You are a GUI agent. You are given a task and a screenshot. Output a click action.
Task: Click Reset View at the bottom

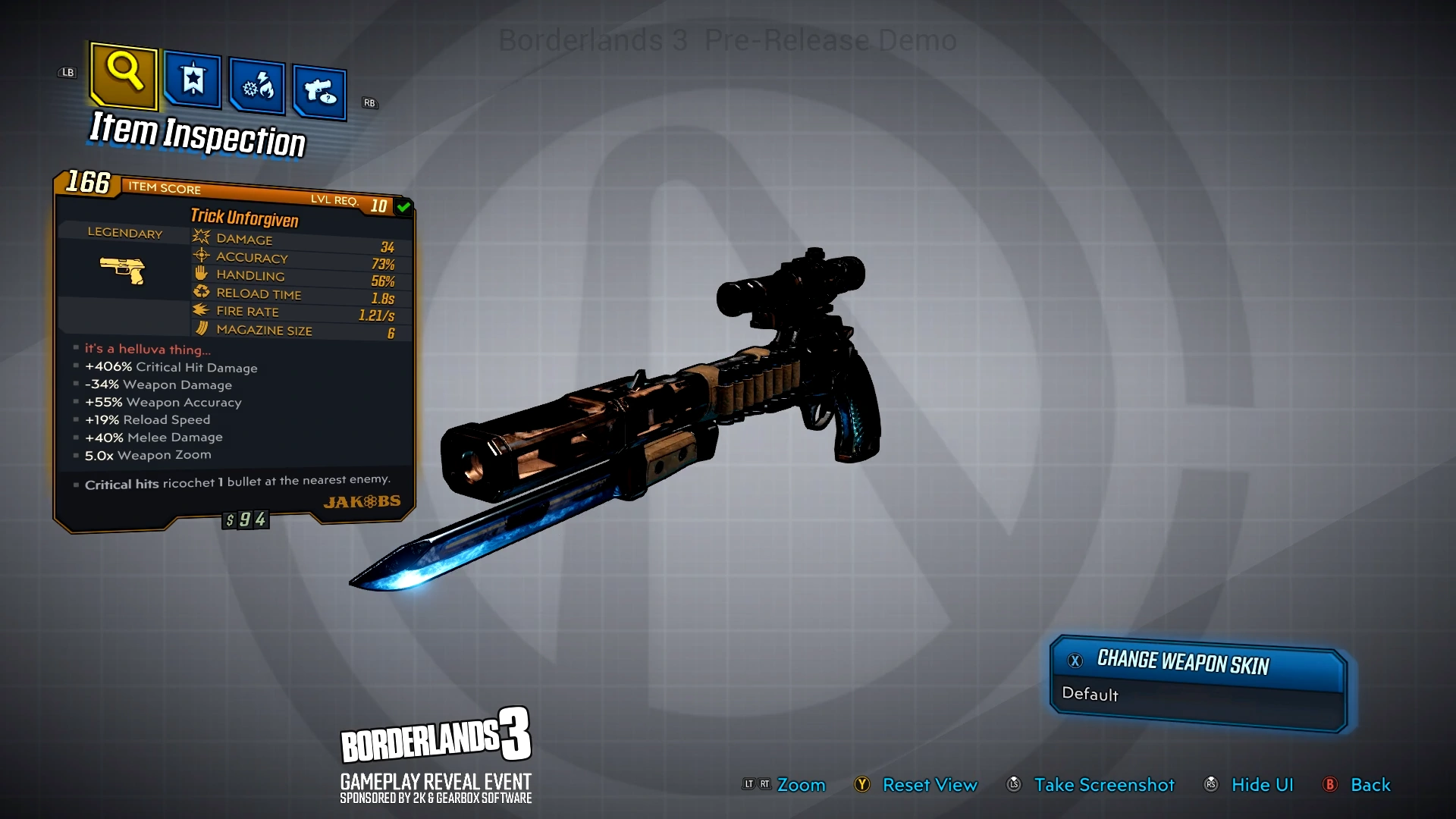[930, 785]
